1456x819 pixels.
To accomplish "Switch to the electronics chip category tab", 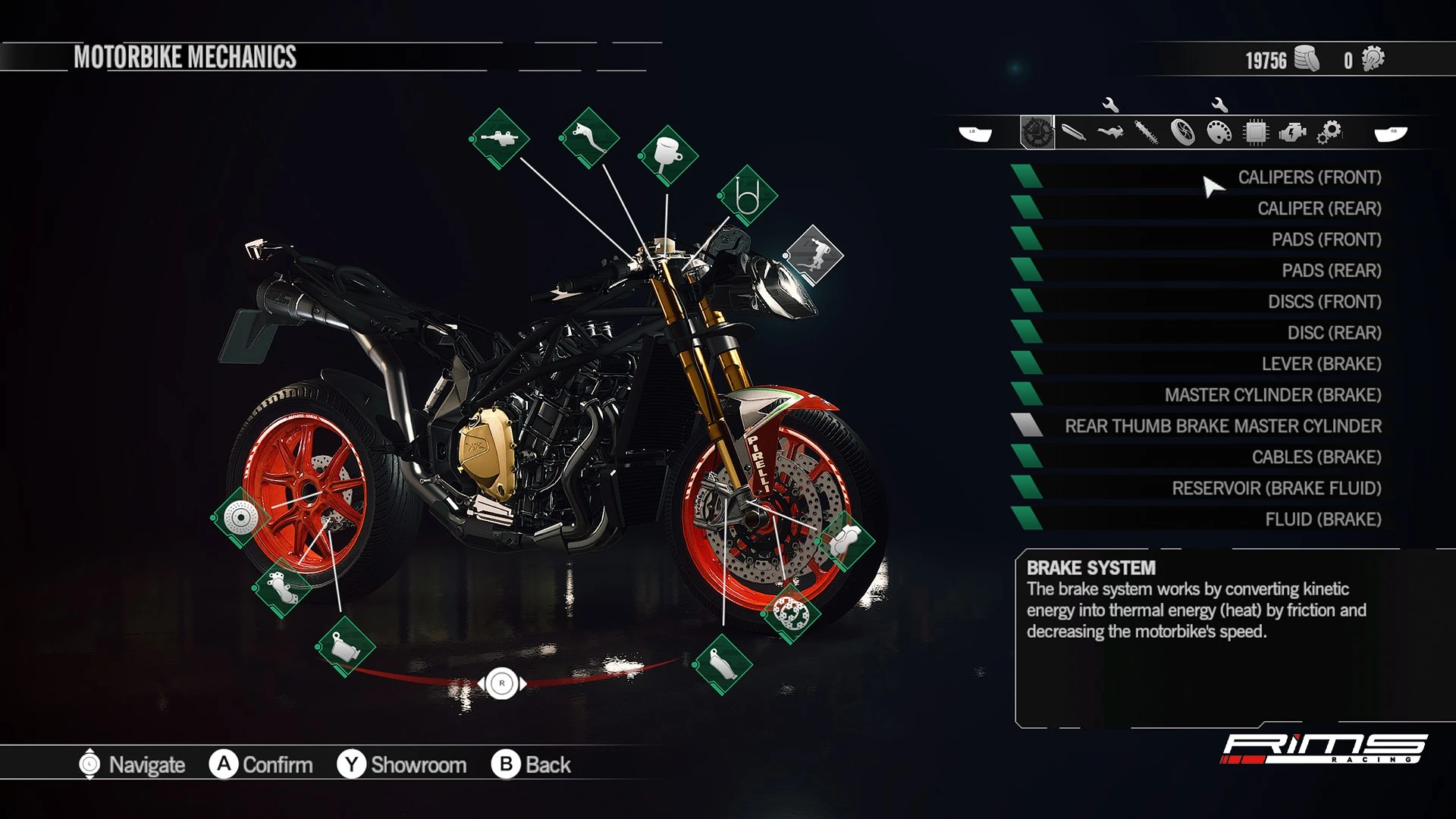I will click(x=1256, y=133).
